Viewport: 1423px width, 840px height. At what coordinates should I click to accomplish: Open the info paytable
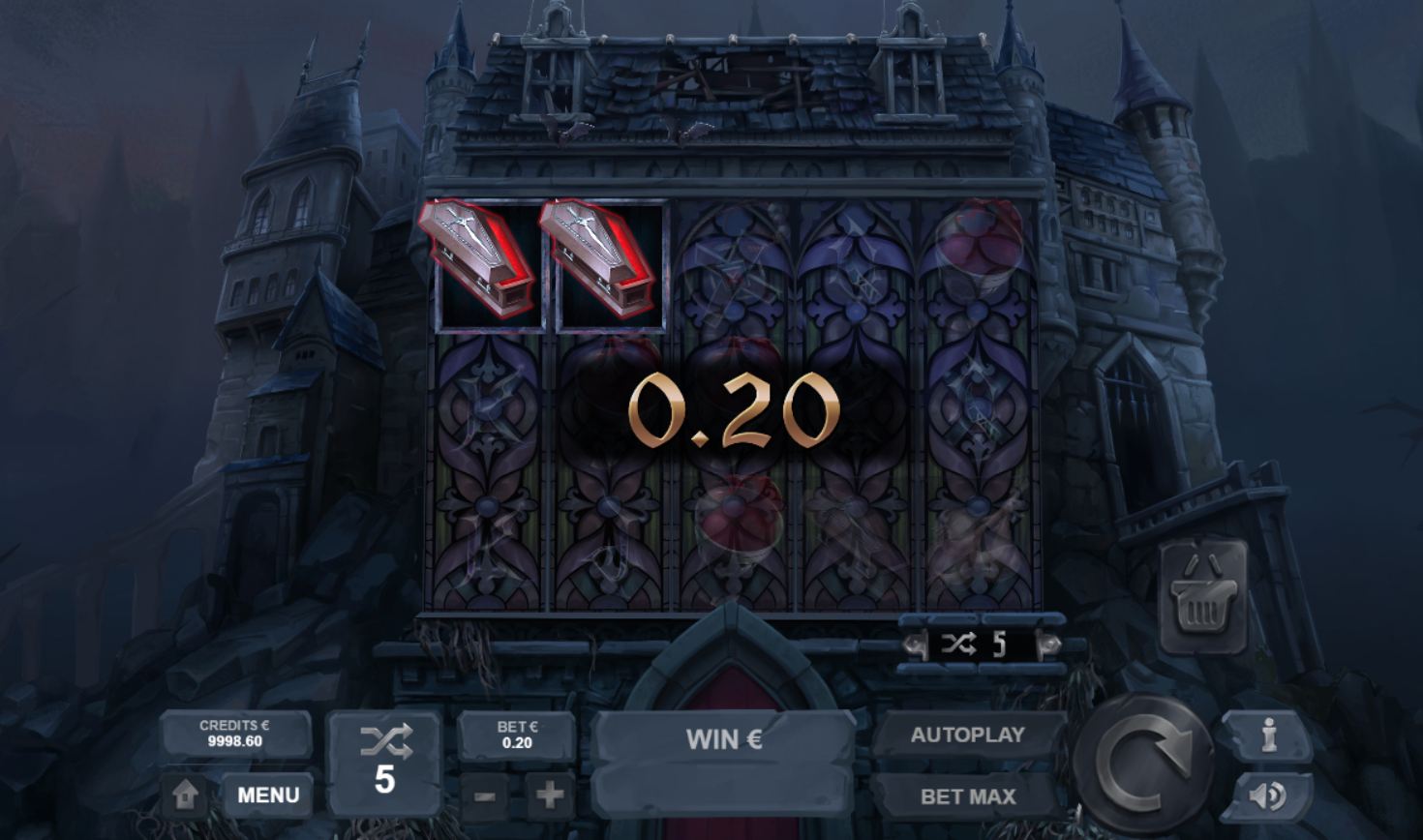(x=1268, y=736)
